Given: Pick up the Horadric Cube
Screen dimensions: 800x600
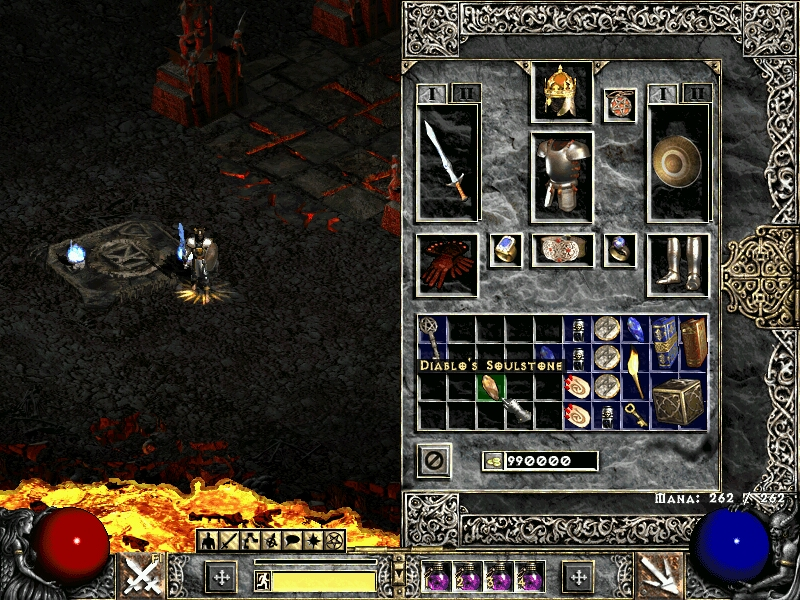Looking at the screenshot, I should coord(678,402).
